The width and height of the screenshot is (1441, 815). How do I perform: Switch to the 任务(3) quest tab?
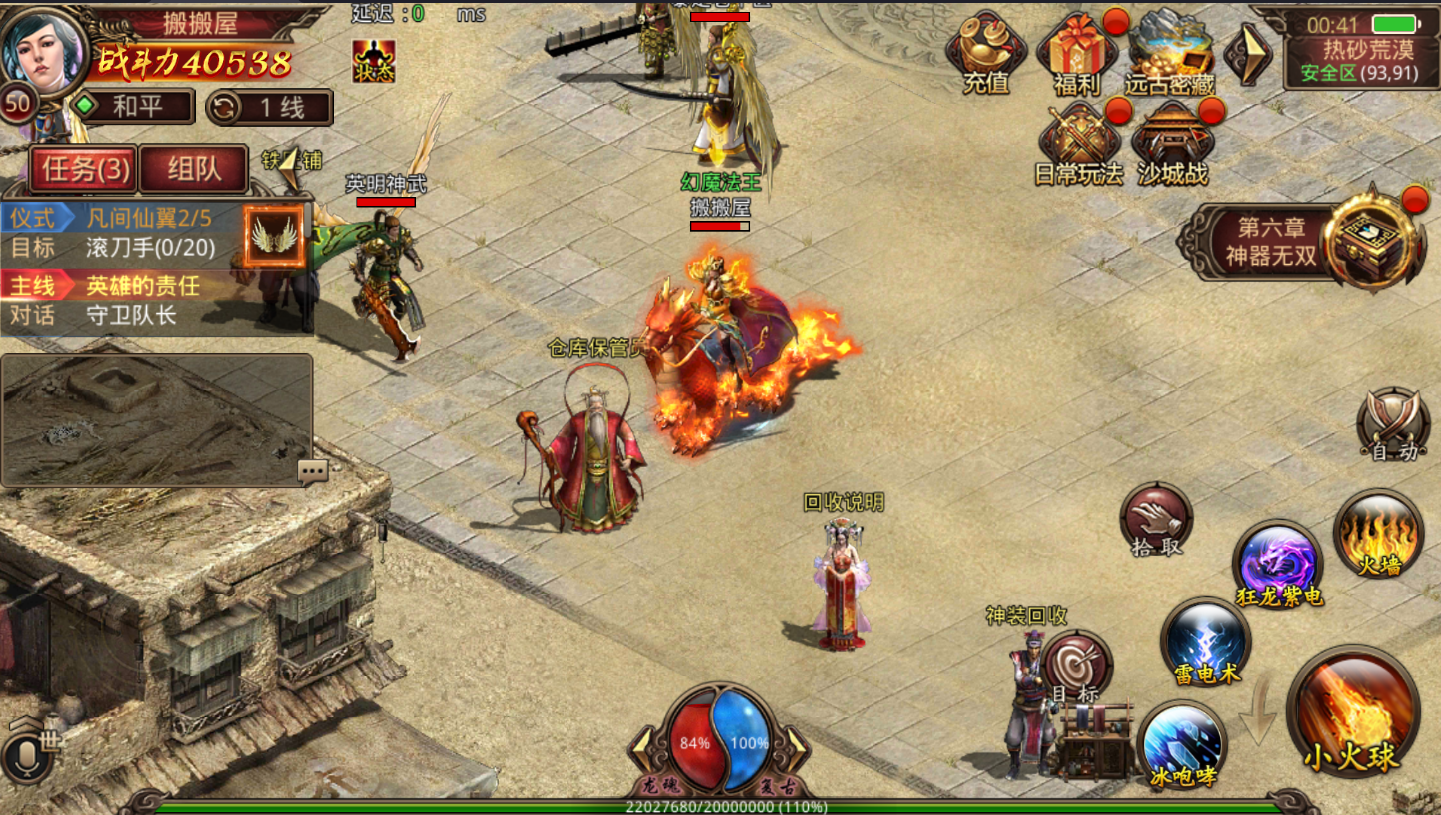pyautogui.click(x=86, y=169)
